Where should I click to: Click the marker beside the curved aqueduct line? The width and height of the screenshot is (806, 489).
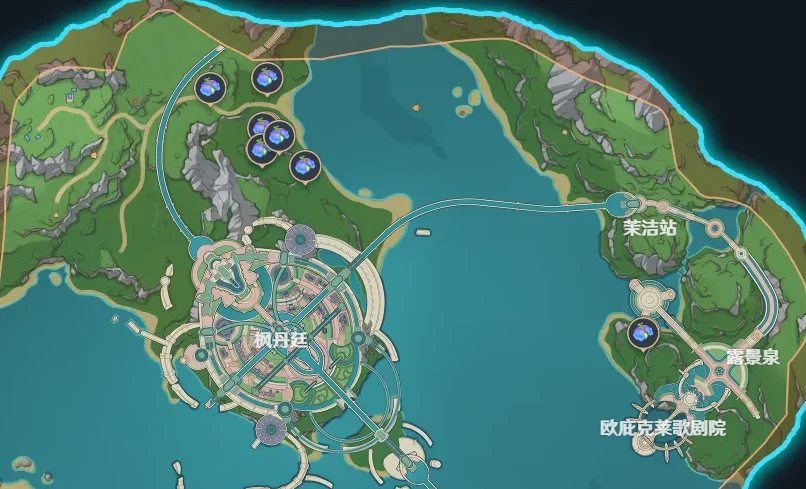(x=210, y=87)
